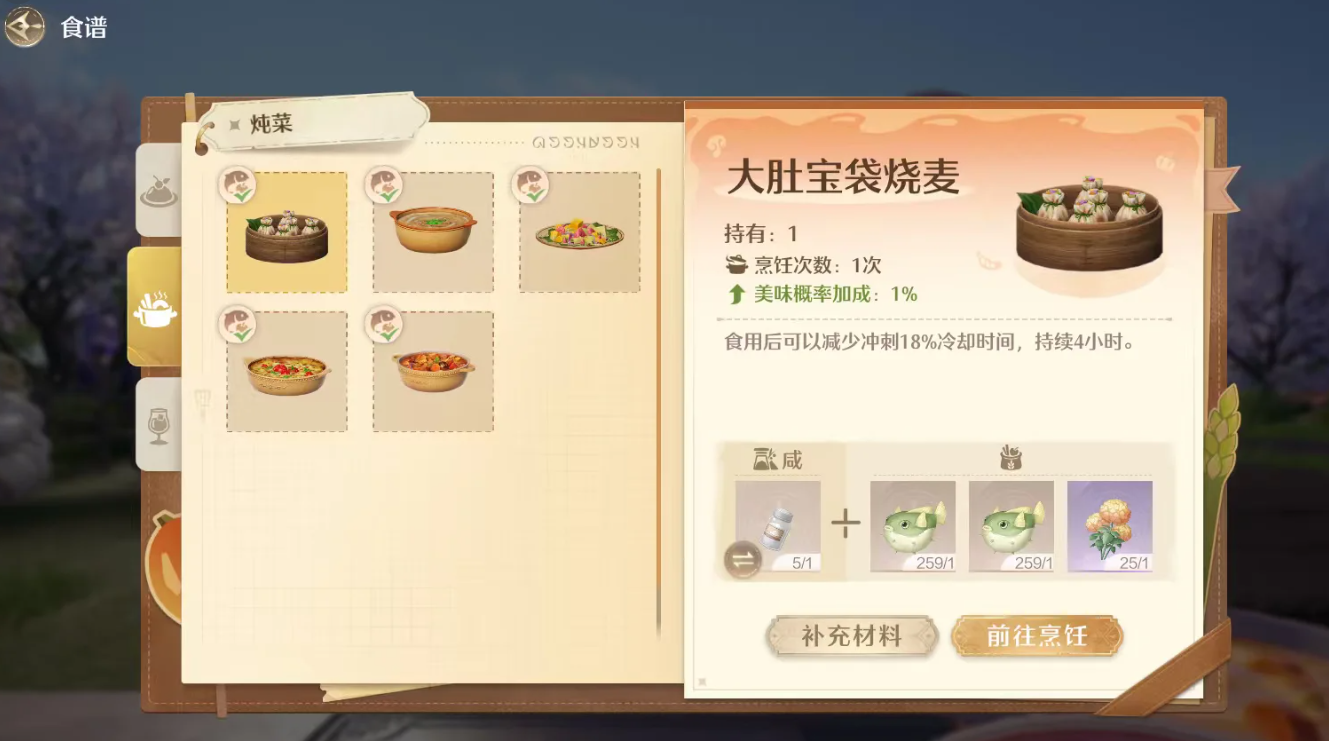Select the drink glass category icon
The width and height of the screenshot is (1329, 741).
pos(158,425)
